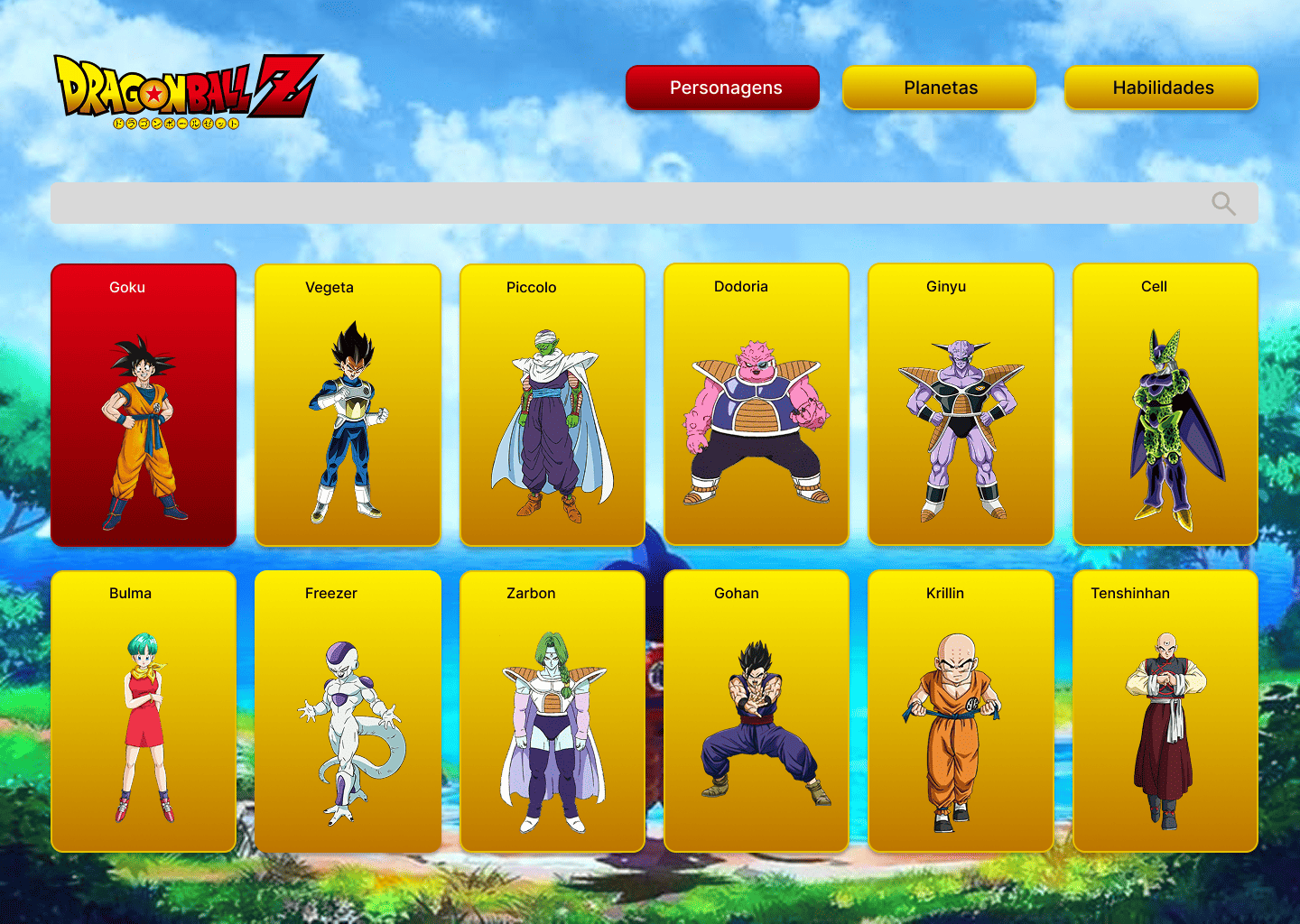Image resolution: width=1300 pixels, height=924 pixels.
Task: Click inside the search bar
Action: point(632,203)
